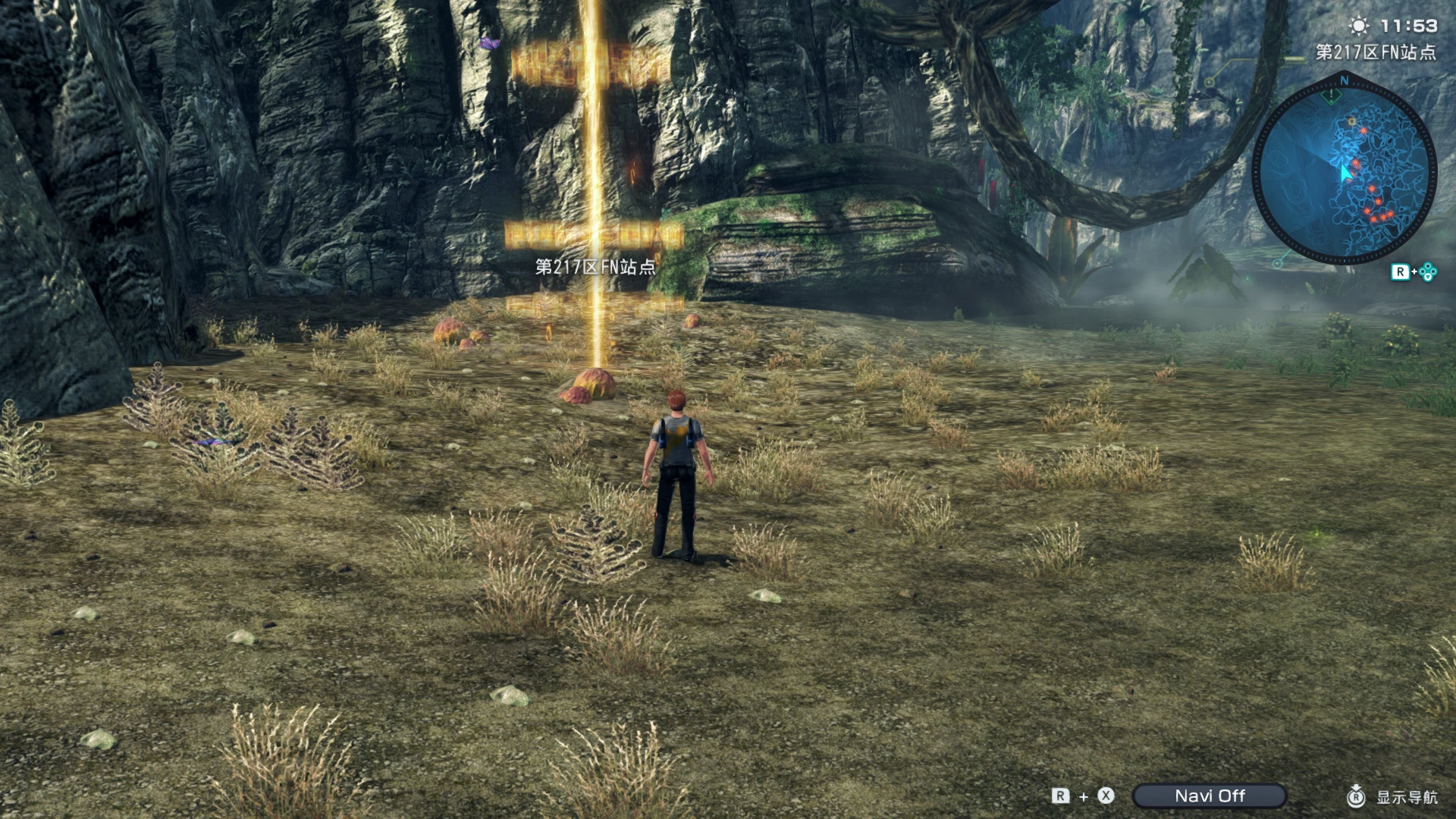Image resolution: width=1456 pixels, height=819 pixels.
Task: Click the sun weather icon near the clock
Action: click(1360, 26)
